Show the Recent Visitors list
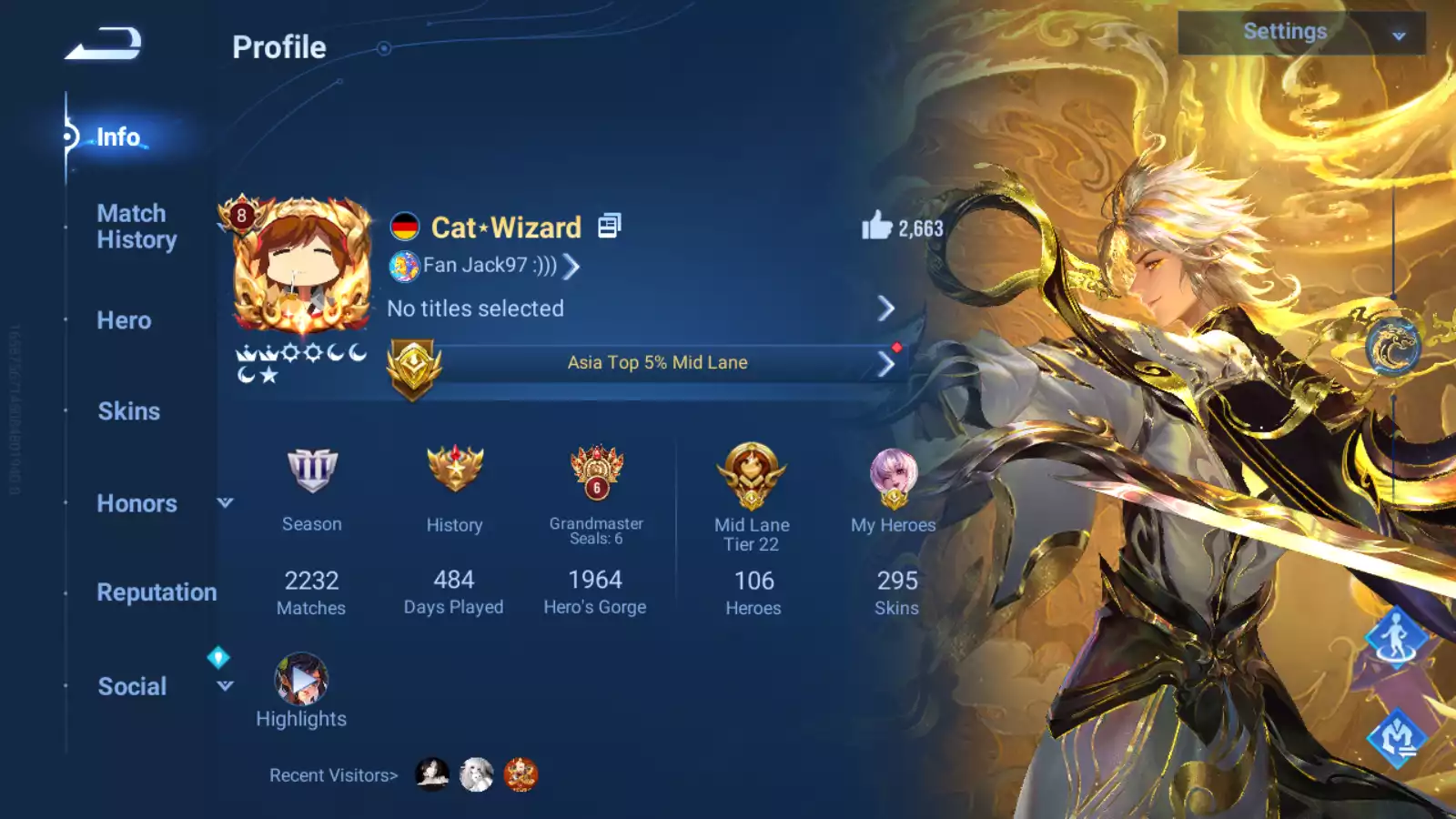 [x=334, y=775]
